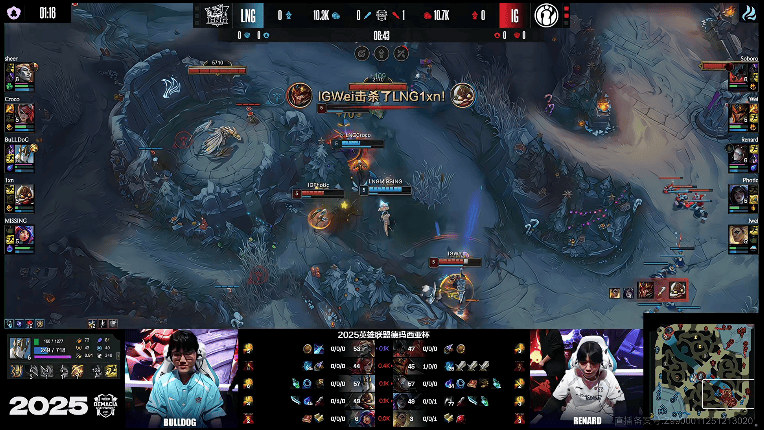Screen dimensions: 764x430
Task: Select the sheer player portrait
Action: (24, 76)
